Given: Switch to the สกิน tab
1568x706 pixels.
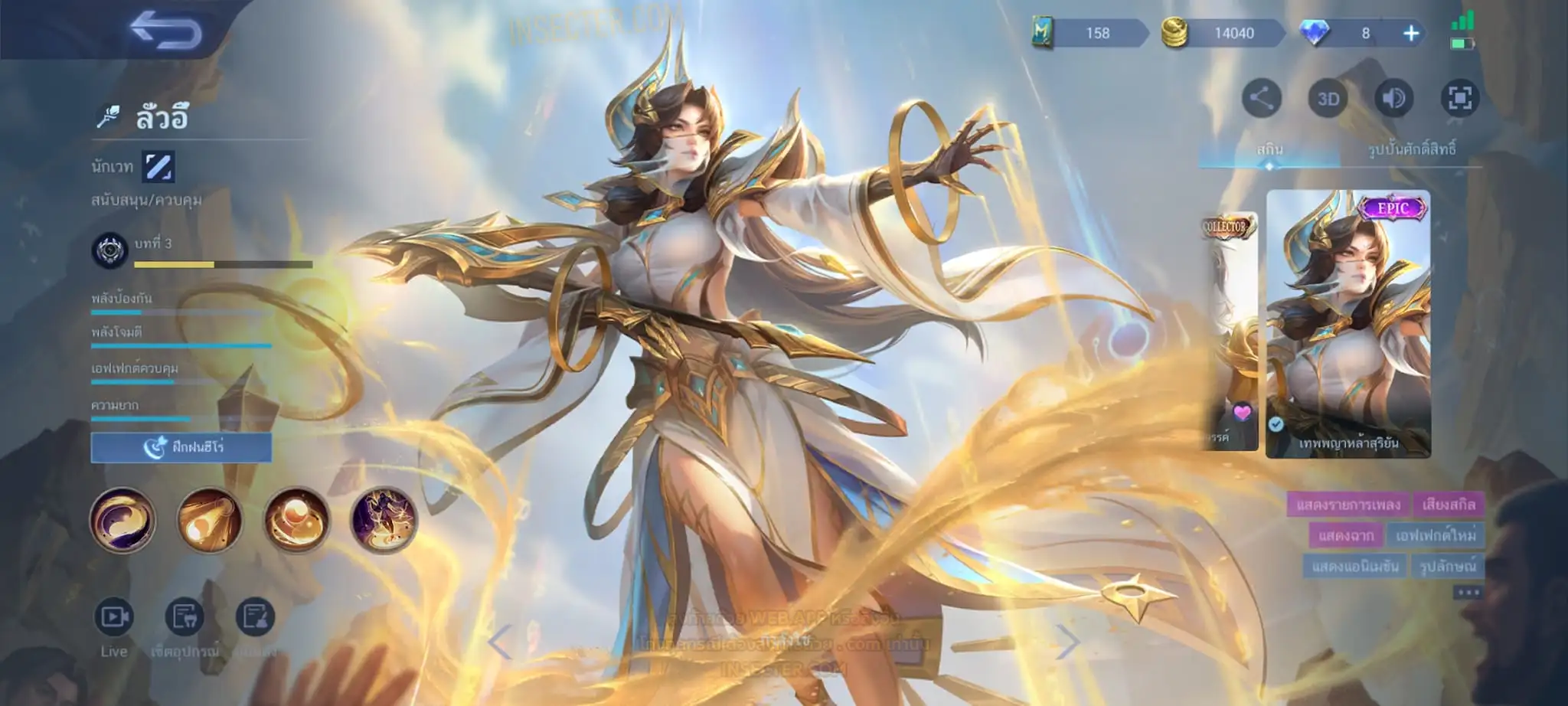Looking at the screenshot, I should click(1269, 149).
